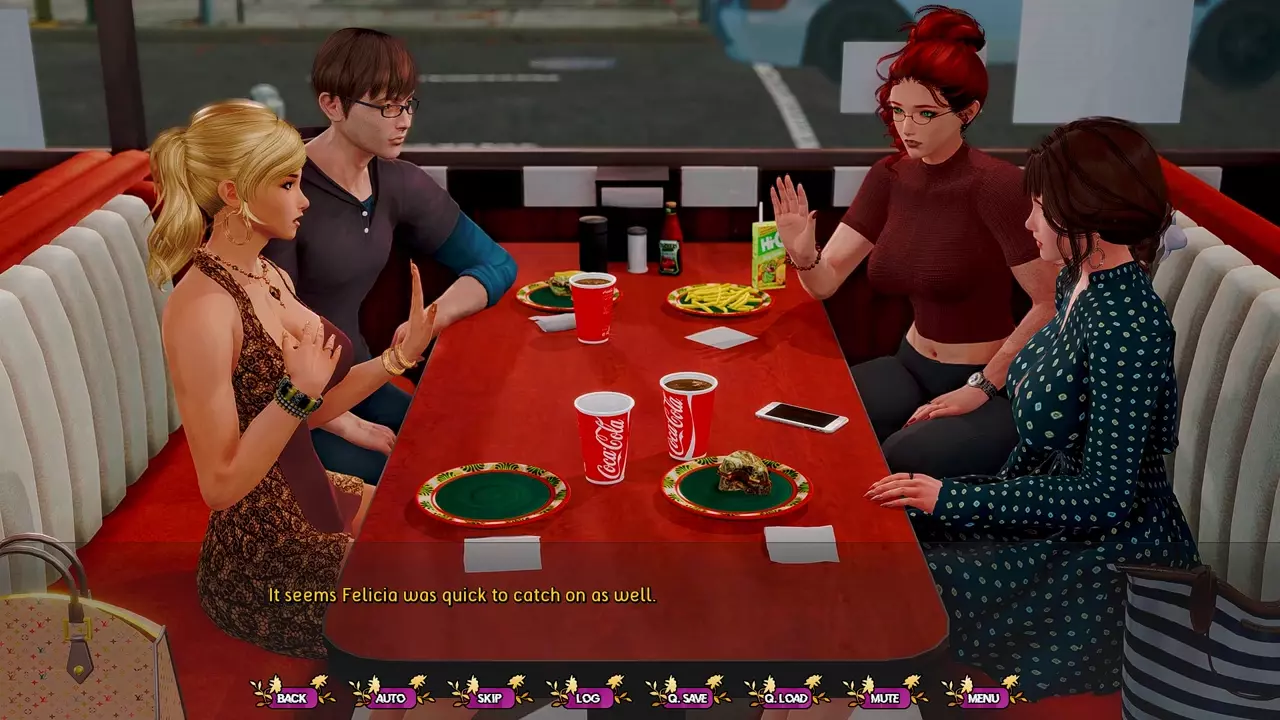Quick save with Q. SAVE
Screen dimensions: 1280x720
pos(687,698)
